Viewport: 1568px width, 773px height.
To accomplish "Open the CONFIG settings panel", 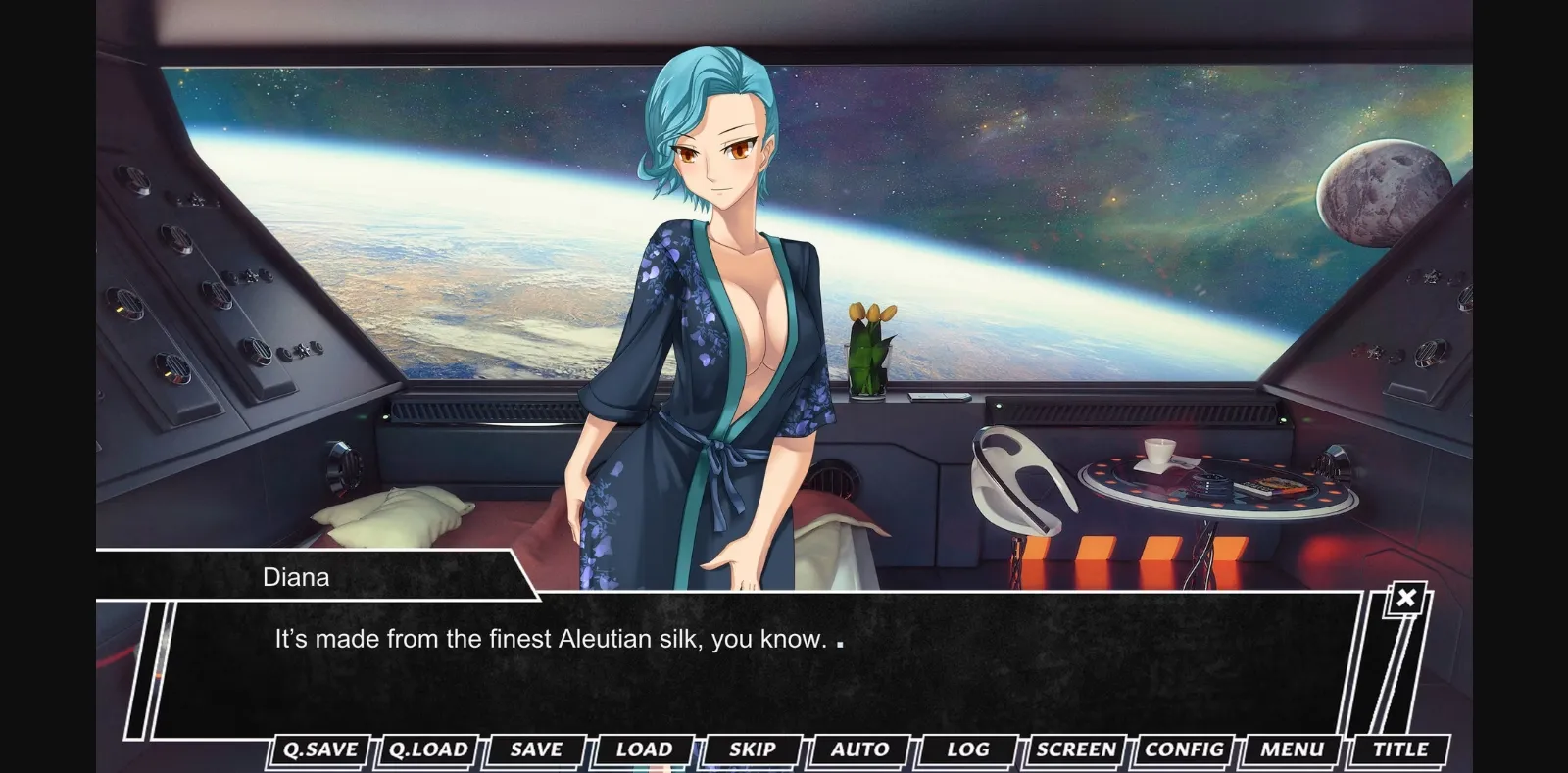I will tap(1184, 749).
